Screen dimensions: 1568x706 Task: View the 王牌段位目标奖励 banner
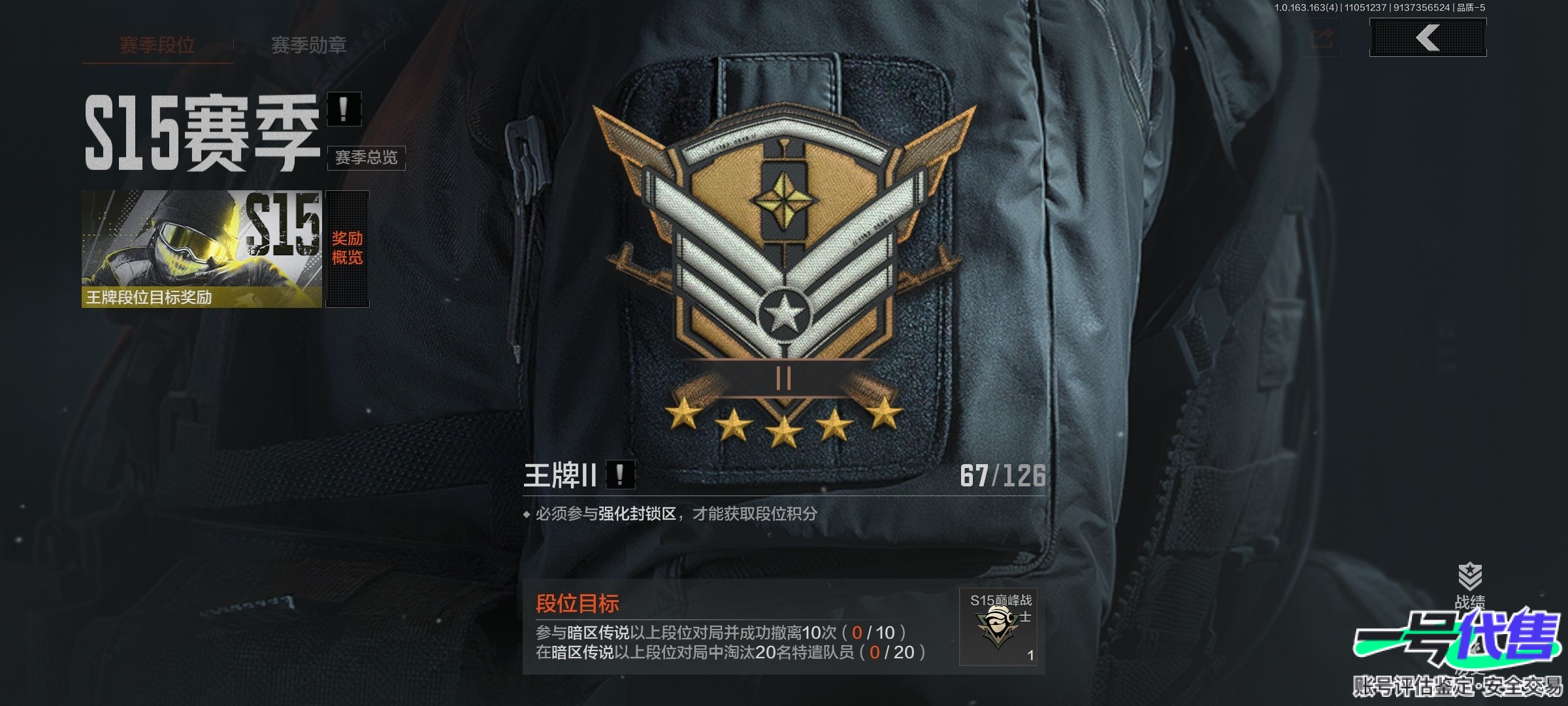201,248
